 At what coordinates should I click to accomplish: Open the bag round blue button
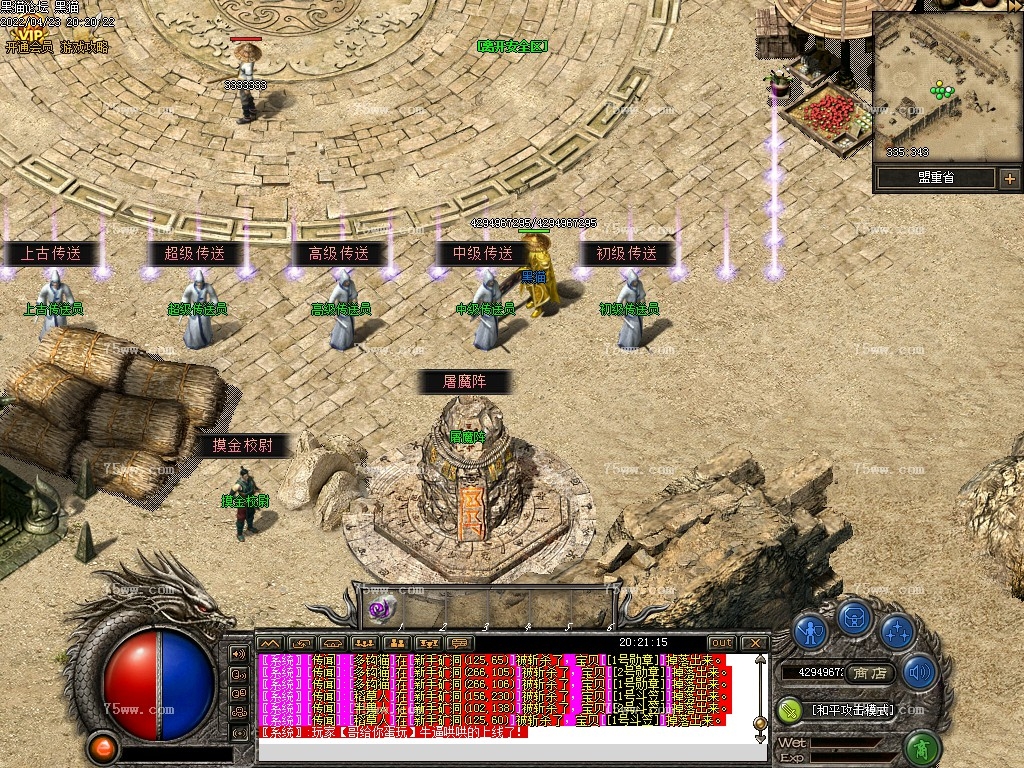pos(855,617)
